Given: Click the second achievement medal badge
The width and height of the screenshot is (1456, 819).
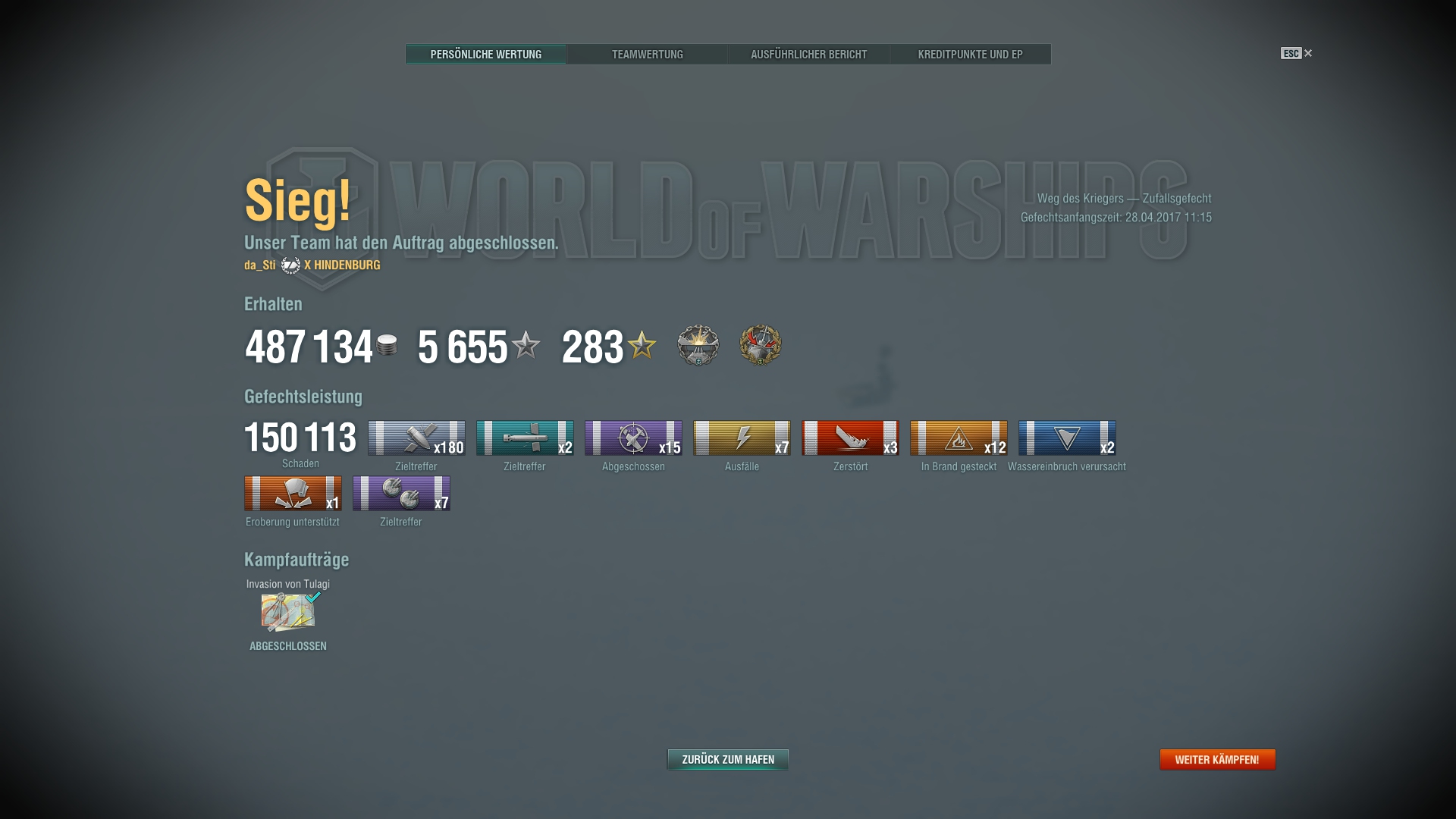Looking at the screenshot, I should point(761,345).
